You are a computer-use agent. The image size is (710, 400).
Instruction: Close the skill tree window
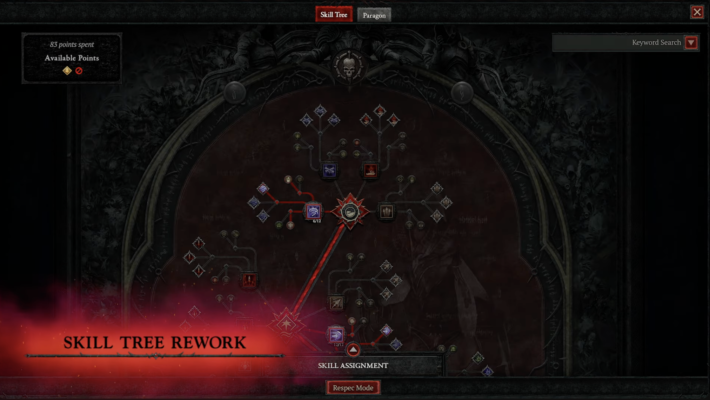tap(697, 12)
